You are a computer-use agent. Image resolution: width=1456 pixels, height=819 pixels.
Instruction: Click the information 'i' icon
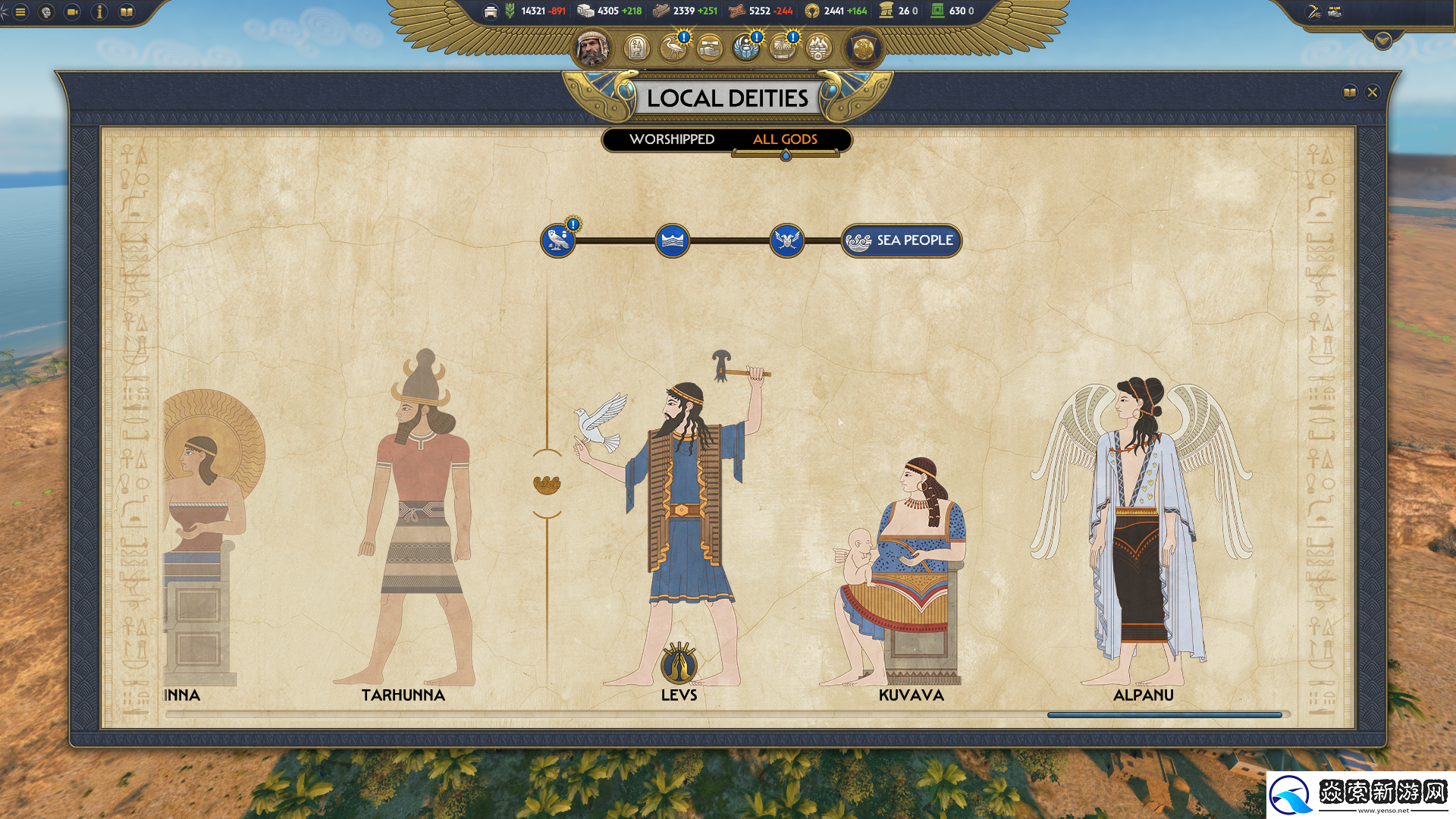pyautogui.click(x=99, y=12)
